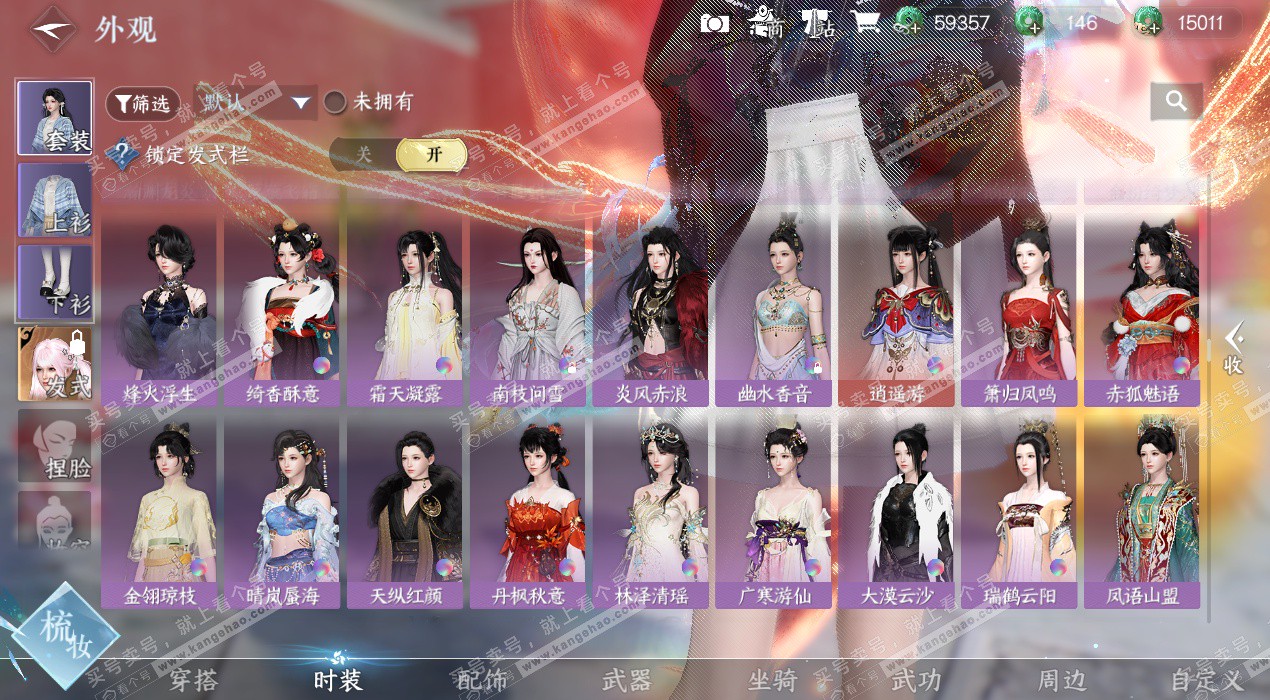Image resolution: width=1270 pixels, height=700 pixels.
Task: Open the 坐骑 mount tab
Action: pos(772,680)
